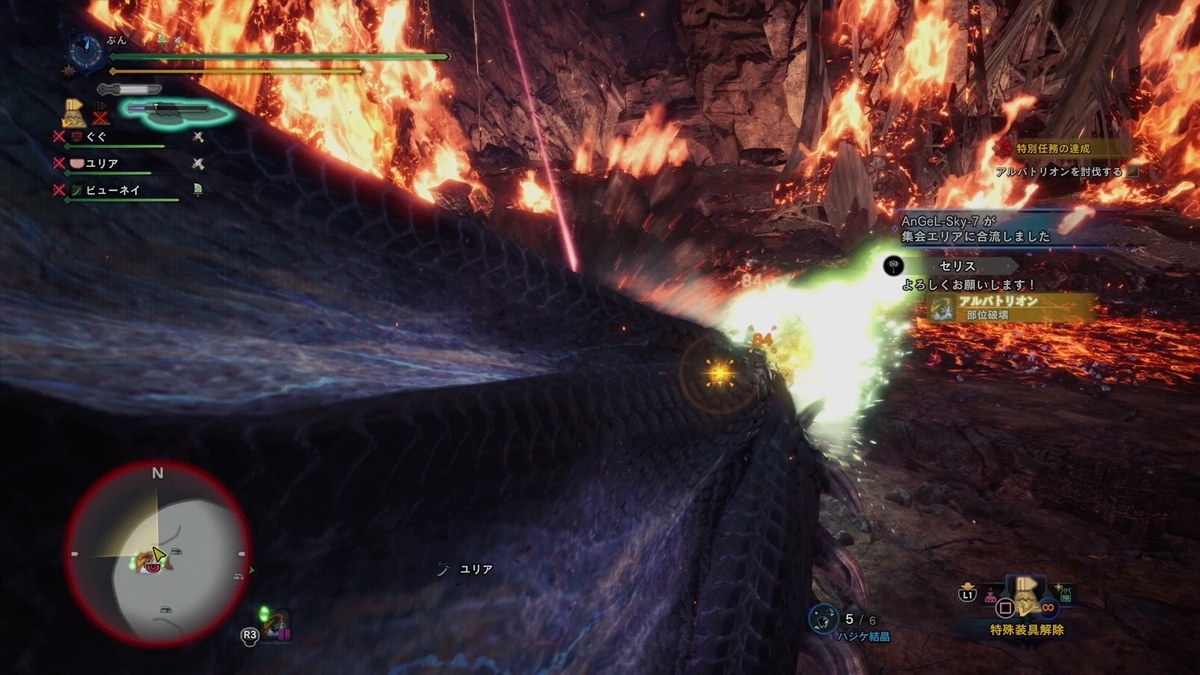Select party member ユリア in the list
The width and height of the screenshot is (1200, 675).
(102, 163)
